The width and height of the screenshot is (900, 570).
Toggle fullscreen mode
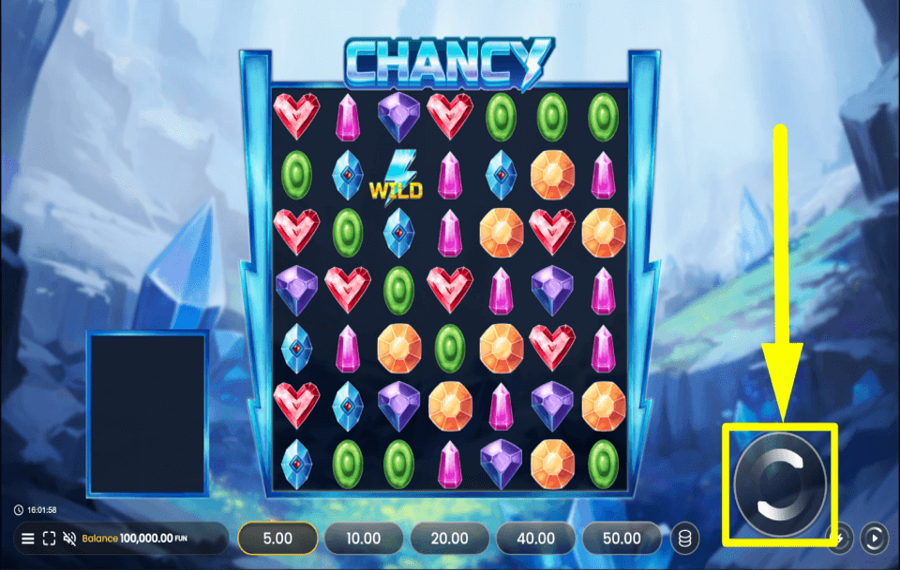click(49, 538)
